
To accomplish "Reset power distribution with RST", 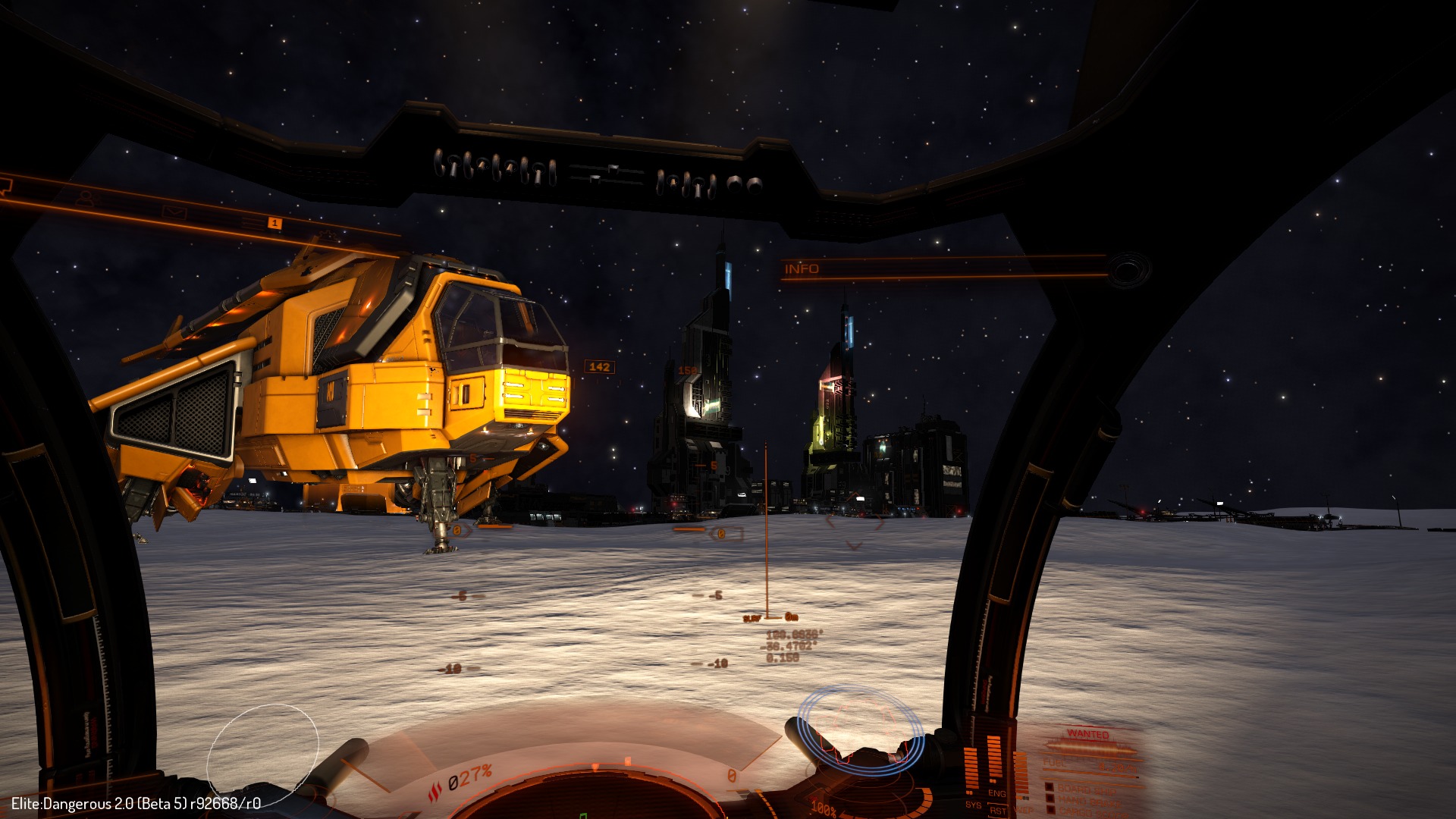I will click(998, 811).
